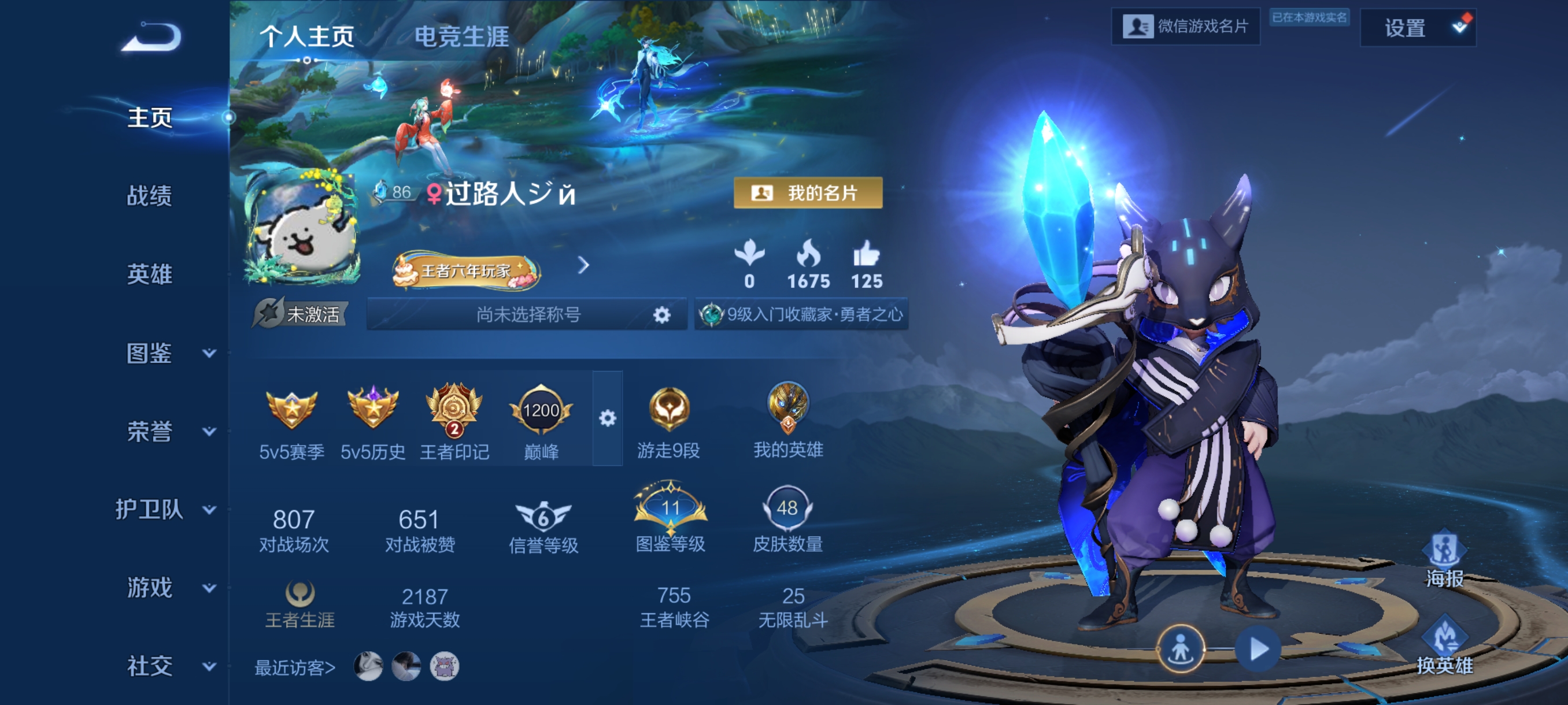Open the 设置 settings button
Image resolution: width=1568 pixels, height=705 pixels.
(1417, 28)
